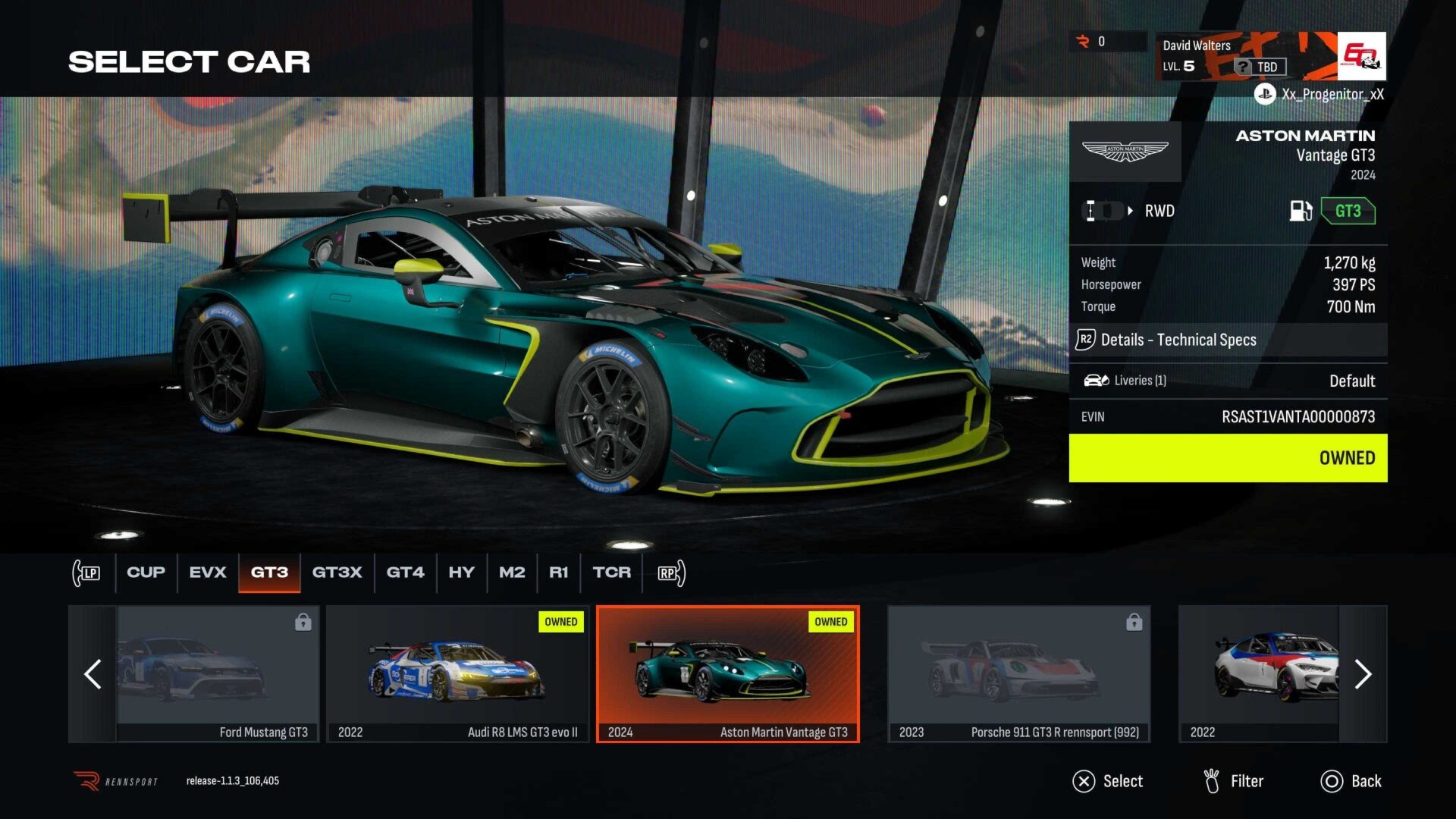
Task: Switch to the GT4 category tab
Action: tap(406, 573)
